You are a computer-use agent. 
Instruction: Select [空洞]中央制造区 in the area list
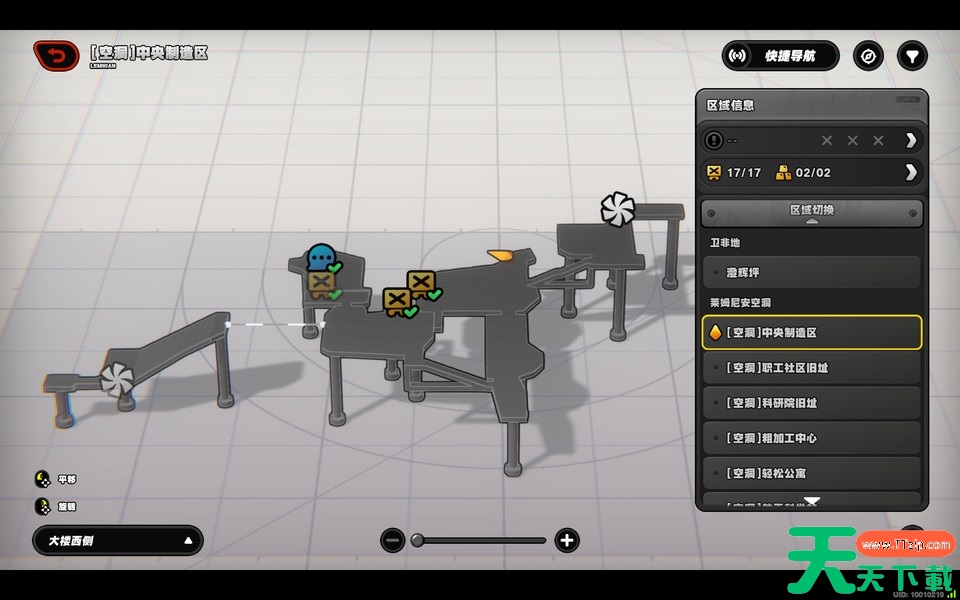point(811,332)
